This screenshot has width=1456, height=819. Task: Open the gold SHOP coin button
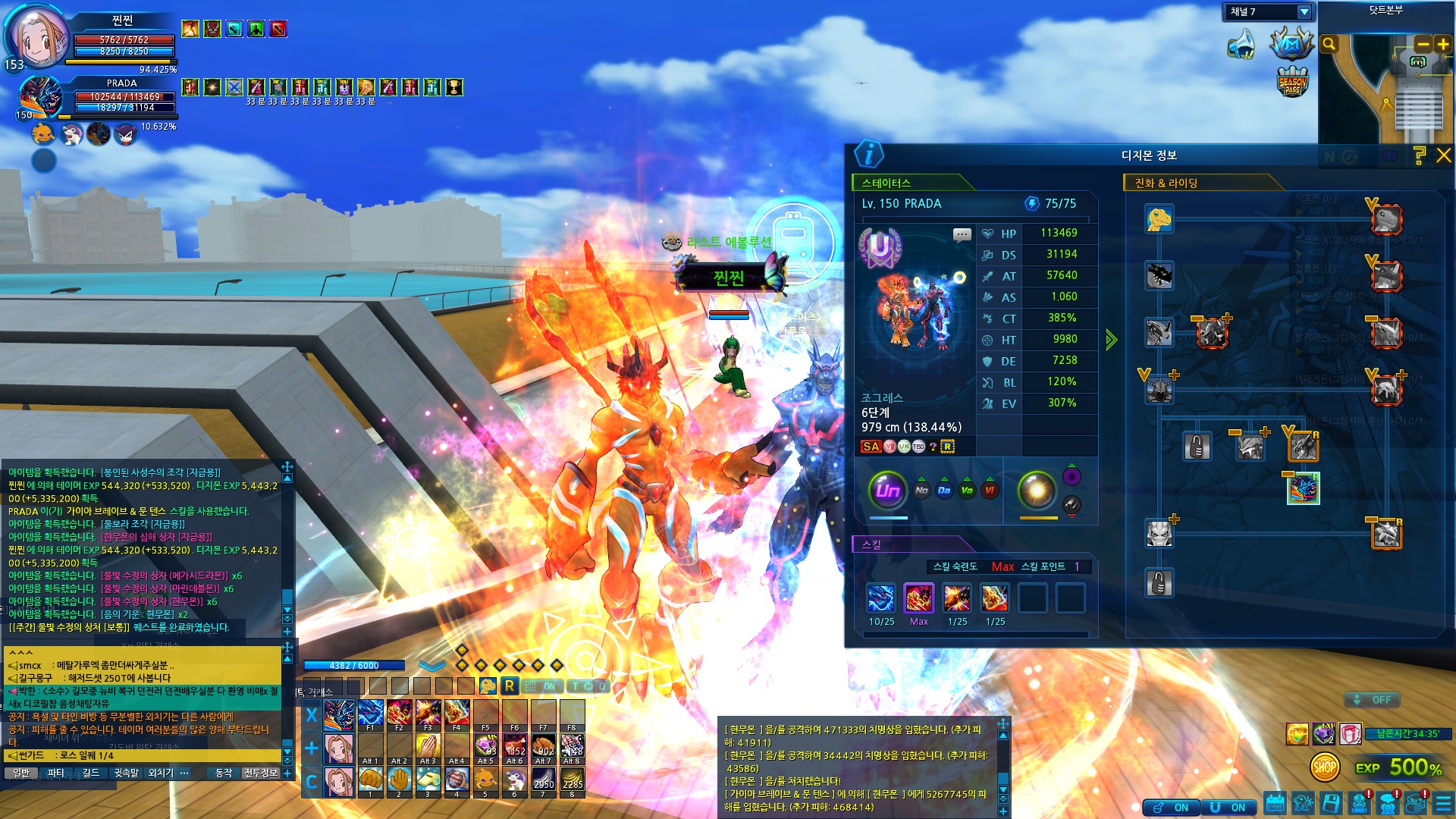pos(1324,767)
